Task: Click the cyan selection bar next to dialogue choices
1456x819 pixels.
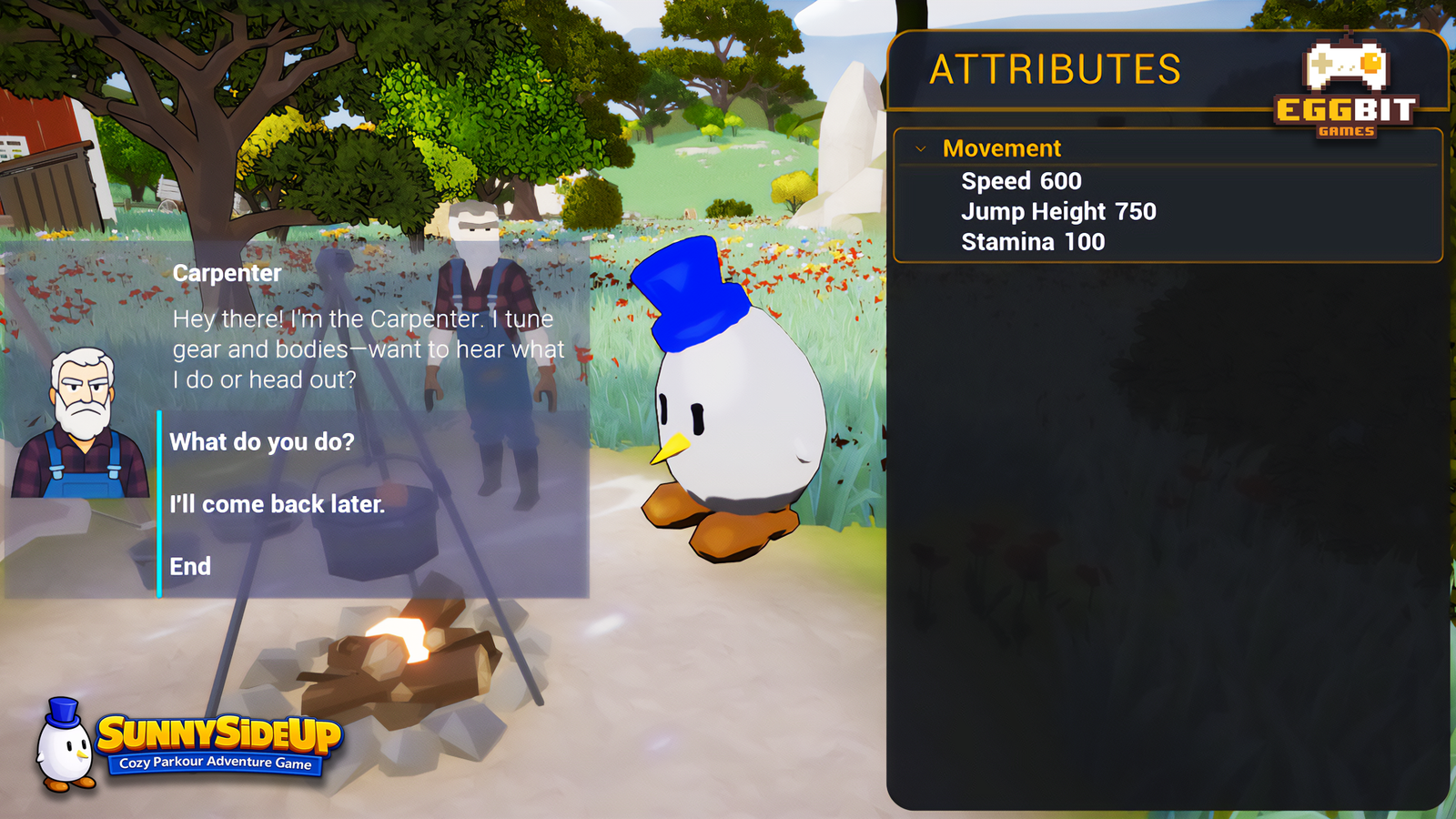Action: (x=160, y=504)
